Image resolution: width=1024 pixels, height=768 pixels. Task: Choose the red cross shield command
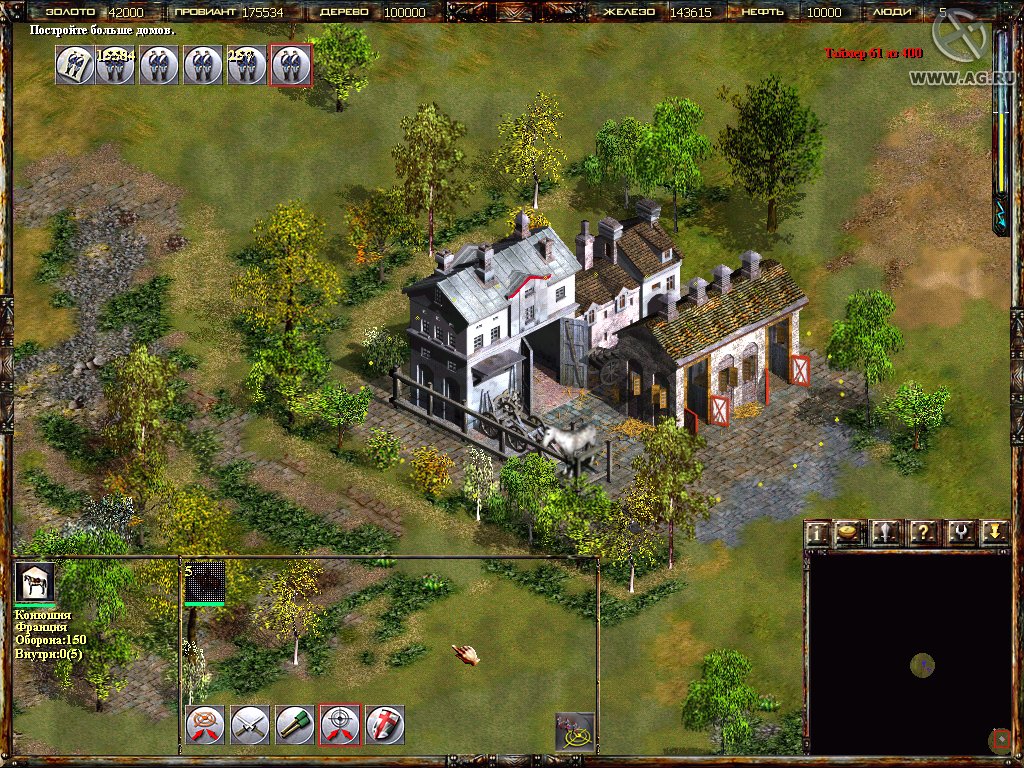384,725
